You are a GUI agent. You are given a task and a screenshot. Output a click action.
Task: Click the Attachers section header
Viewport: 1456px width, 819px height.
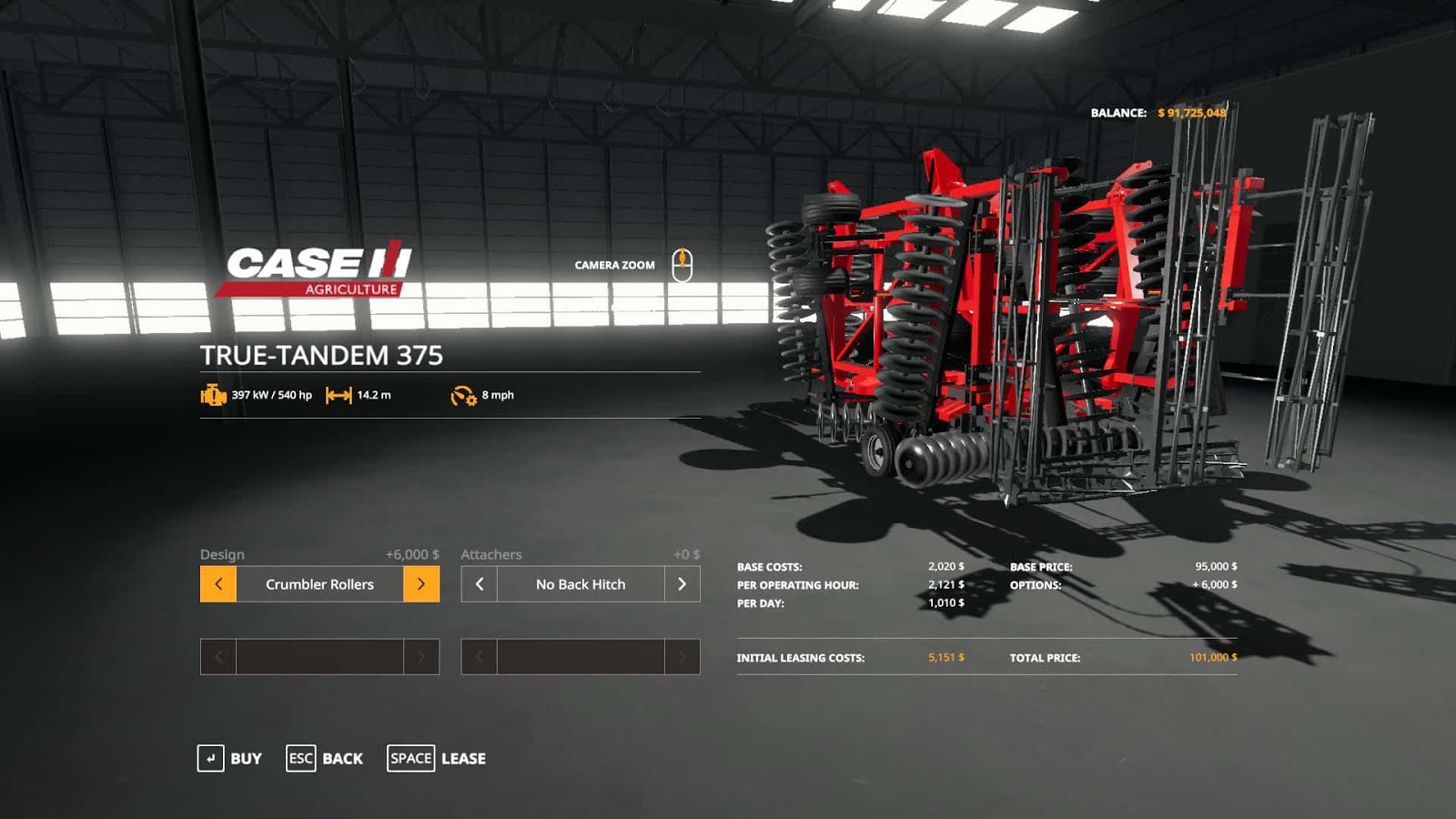tap(492, 554)
